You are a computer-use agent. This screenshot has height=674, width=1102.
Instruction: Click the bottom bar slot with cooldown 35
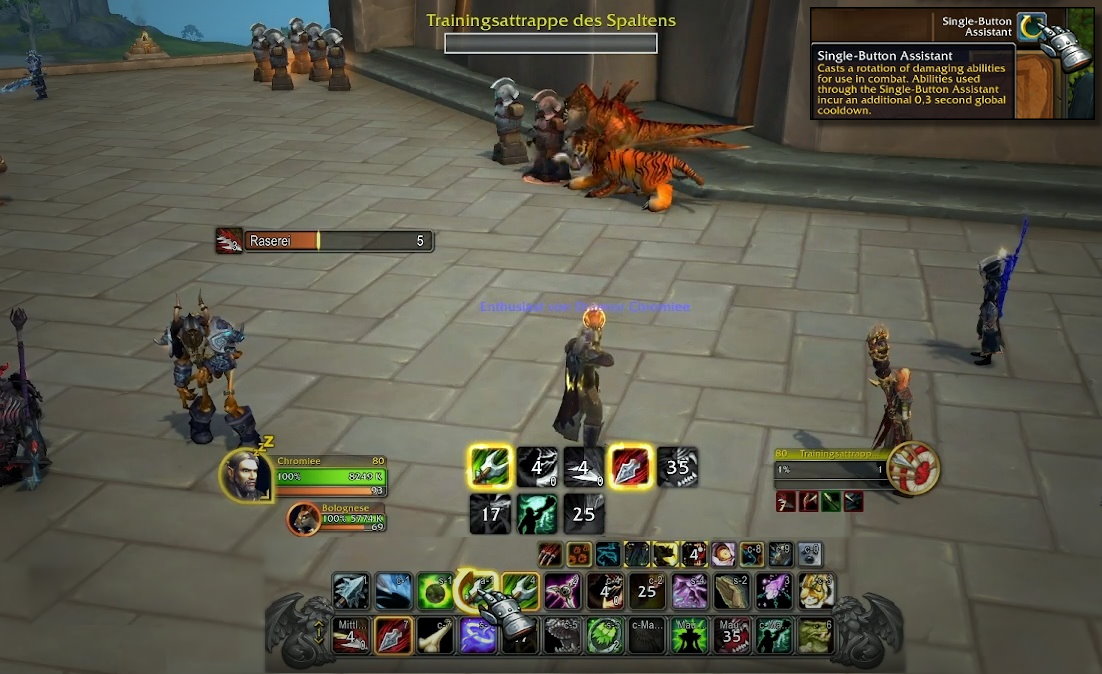pyautogui.click(x=731, y=635)
